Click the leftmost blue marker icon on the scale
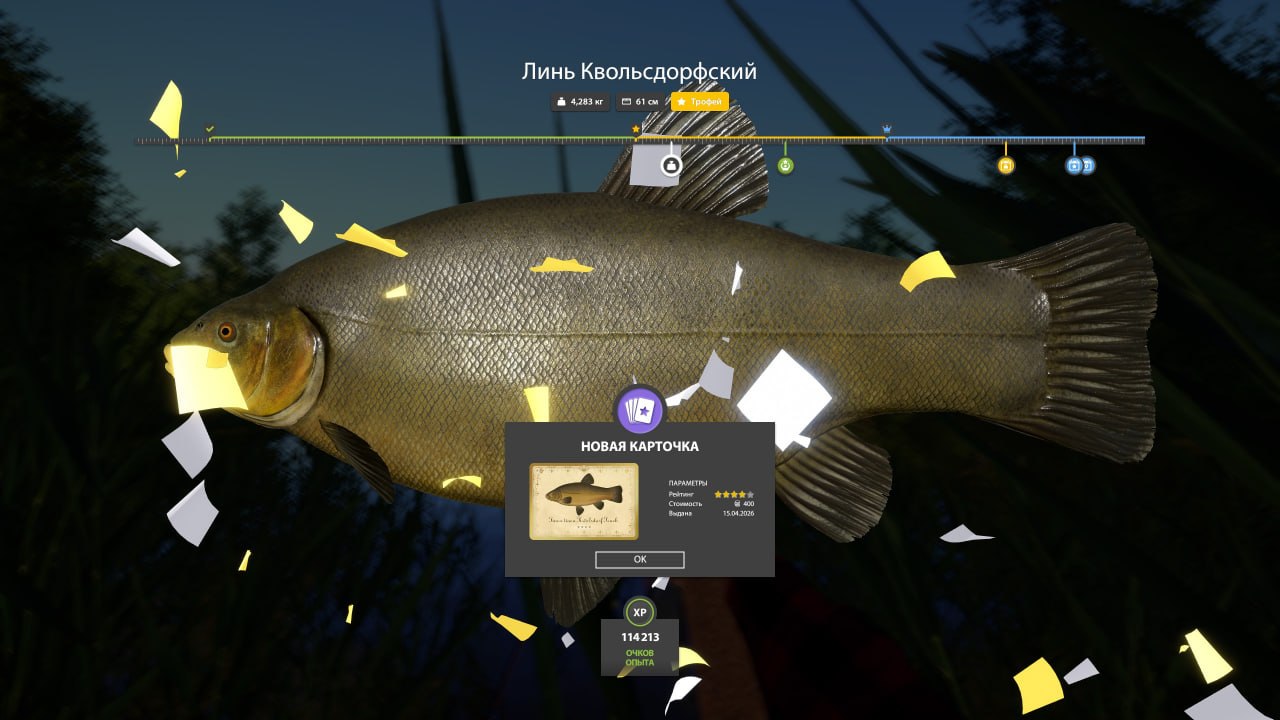 coord(1072,166)
